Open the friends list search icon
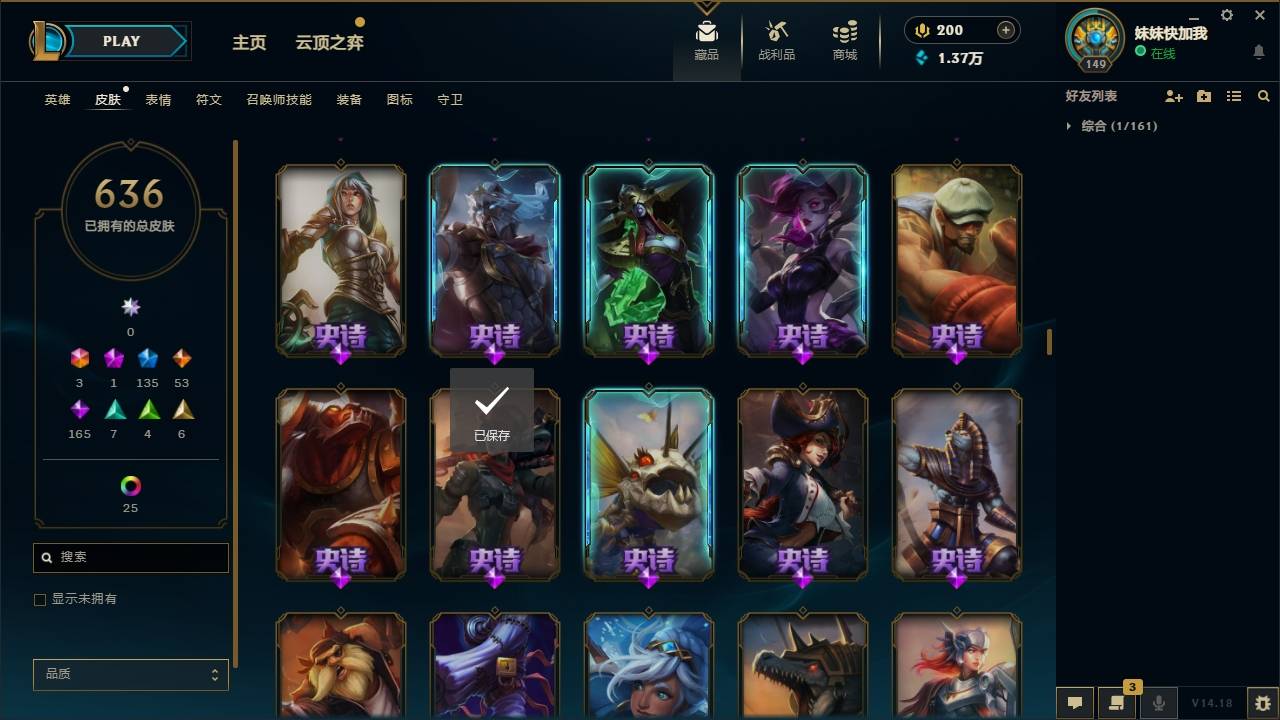This screenshot has height=720, width=1280. pos(1264,96)
